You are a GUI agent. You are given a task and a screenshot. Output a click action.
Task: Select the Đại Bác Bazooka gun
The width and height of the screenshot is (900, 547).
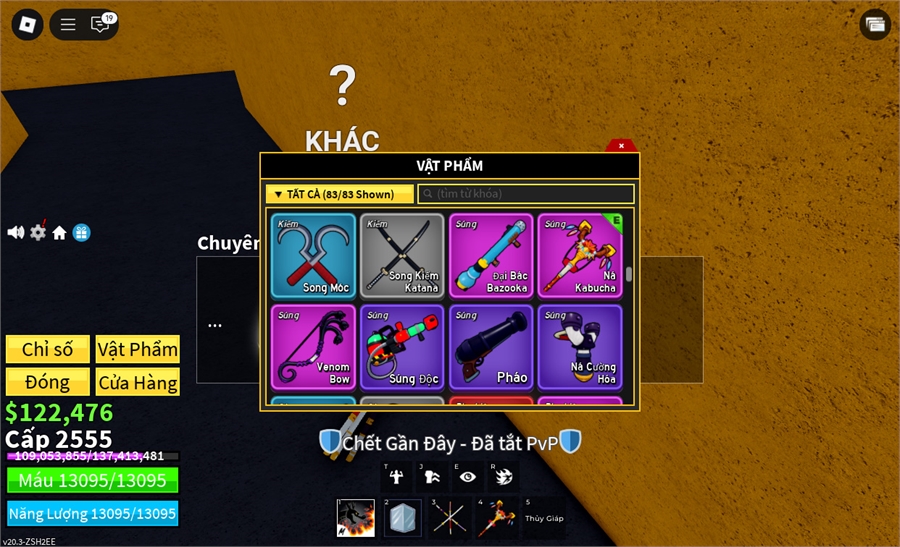(491, 256)
